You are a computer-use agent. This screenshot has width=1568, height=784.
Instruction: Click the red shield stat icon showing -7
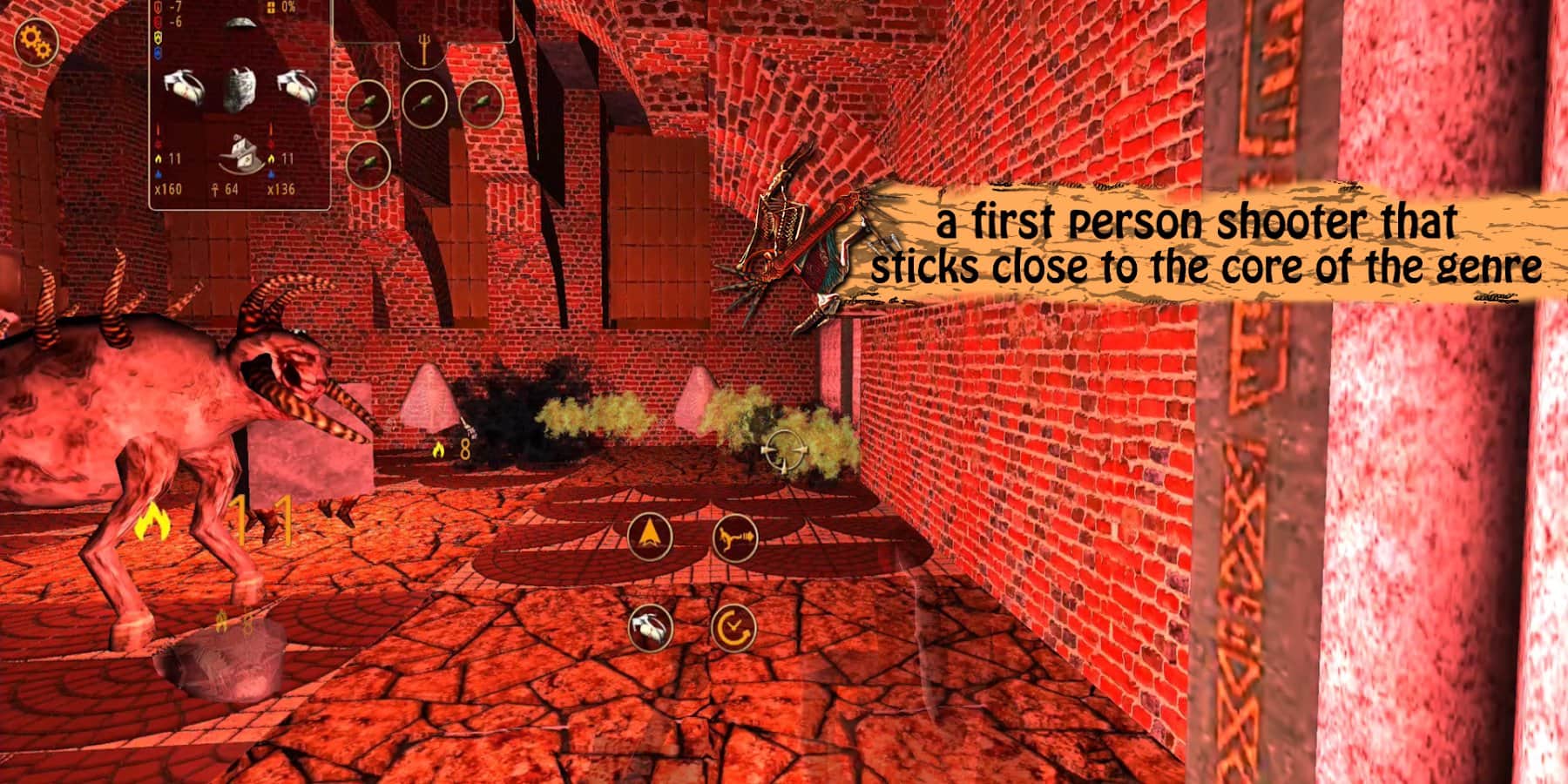159,8
